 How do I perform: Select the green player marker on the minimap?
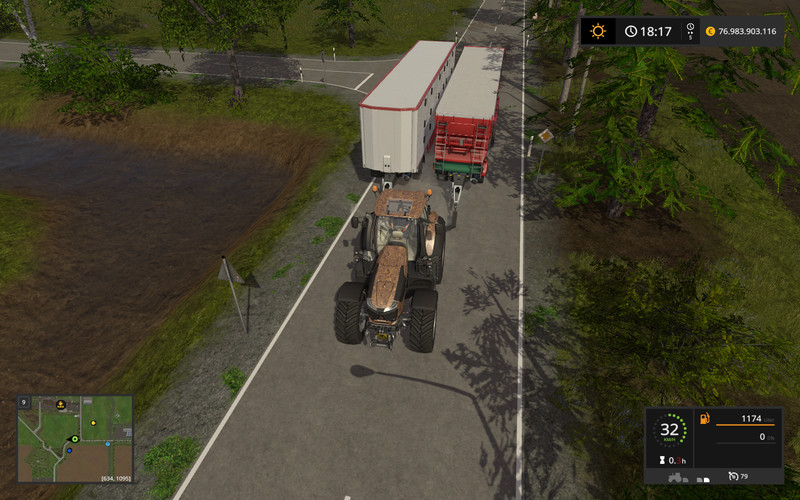click(x=74, y=439)
